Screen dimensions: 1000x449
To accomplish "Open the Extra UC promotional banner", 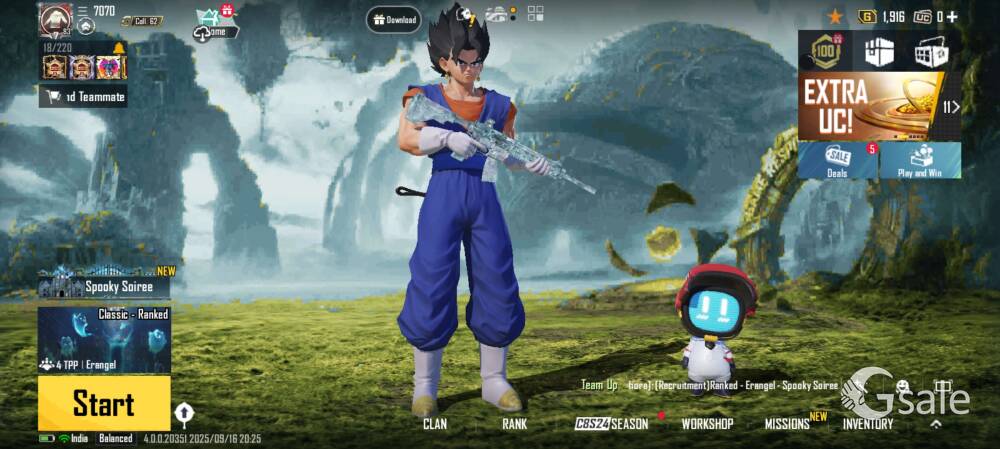I will 868,106.
